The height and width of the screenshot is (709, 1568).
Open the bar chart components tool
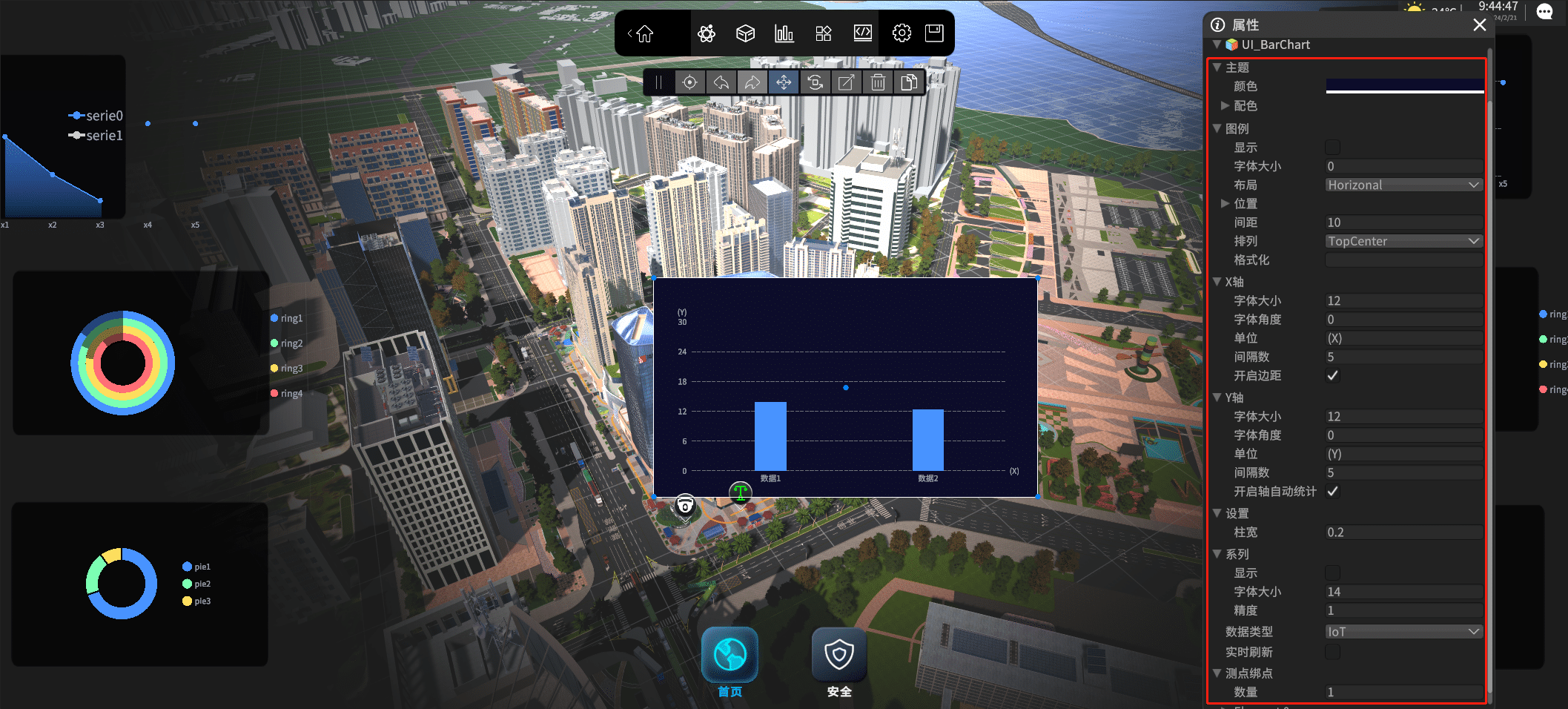[x=784, y=33]
